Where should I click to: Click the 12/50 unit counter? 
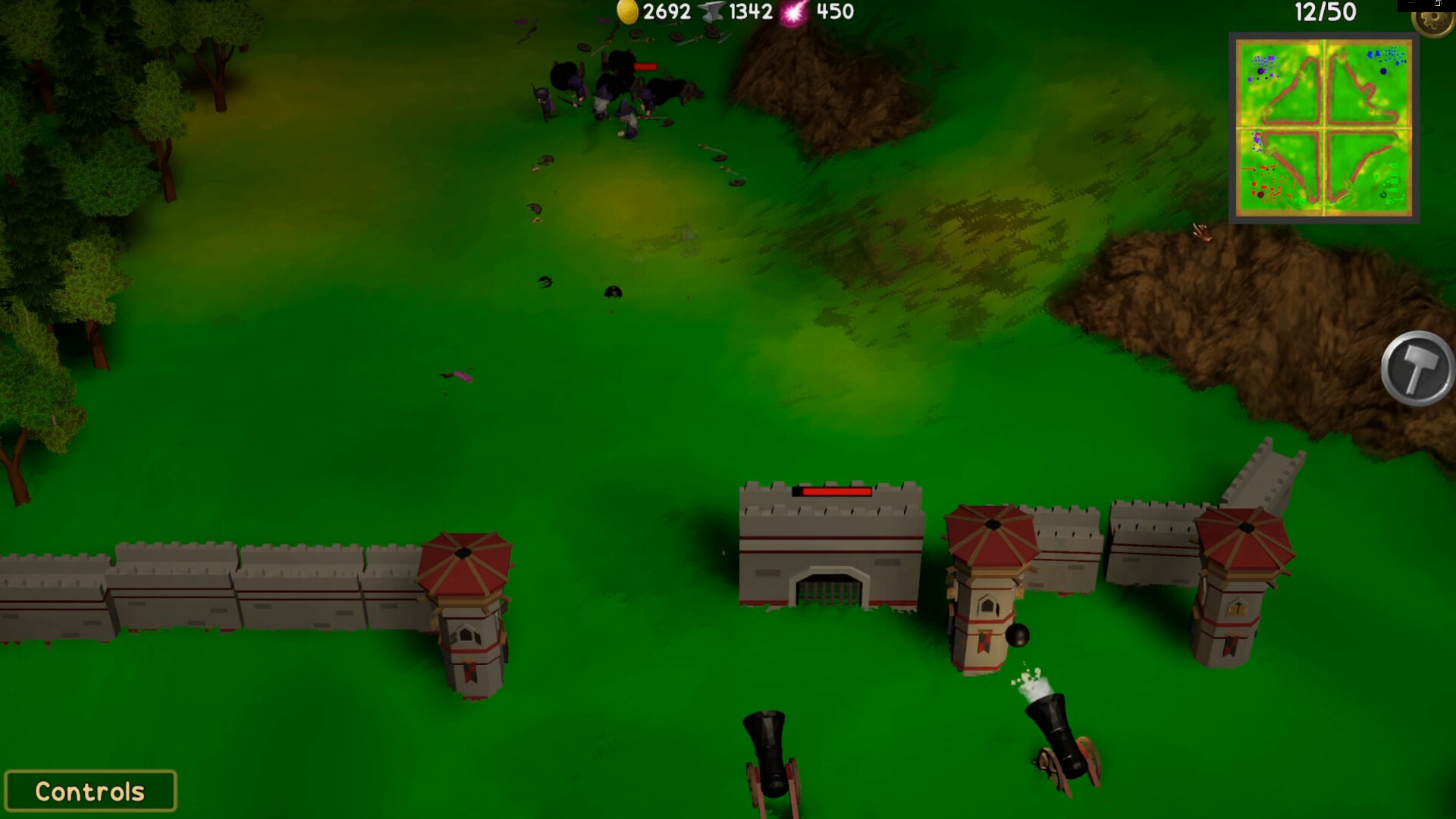pyautogui.click(x=1326, y=12)
